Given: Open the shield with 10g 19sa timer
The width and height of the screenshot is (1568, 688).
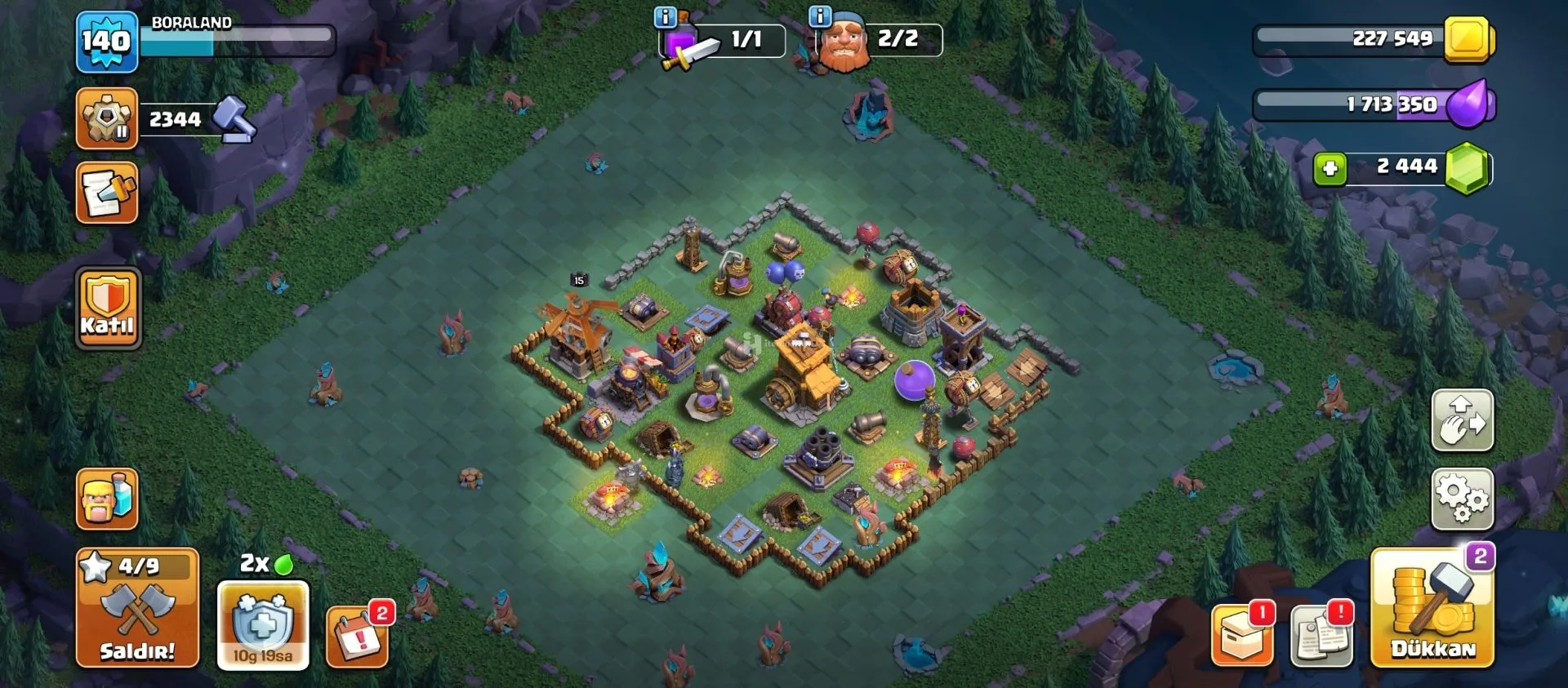Looking at the screenshot, I should 263,625.
